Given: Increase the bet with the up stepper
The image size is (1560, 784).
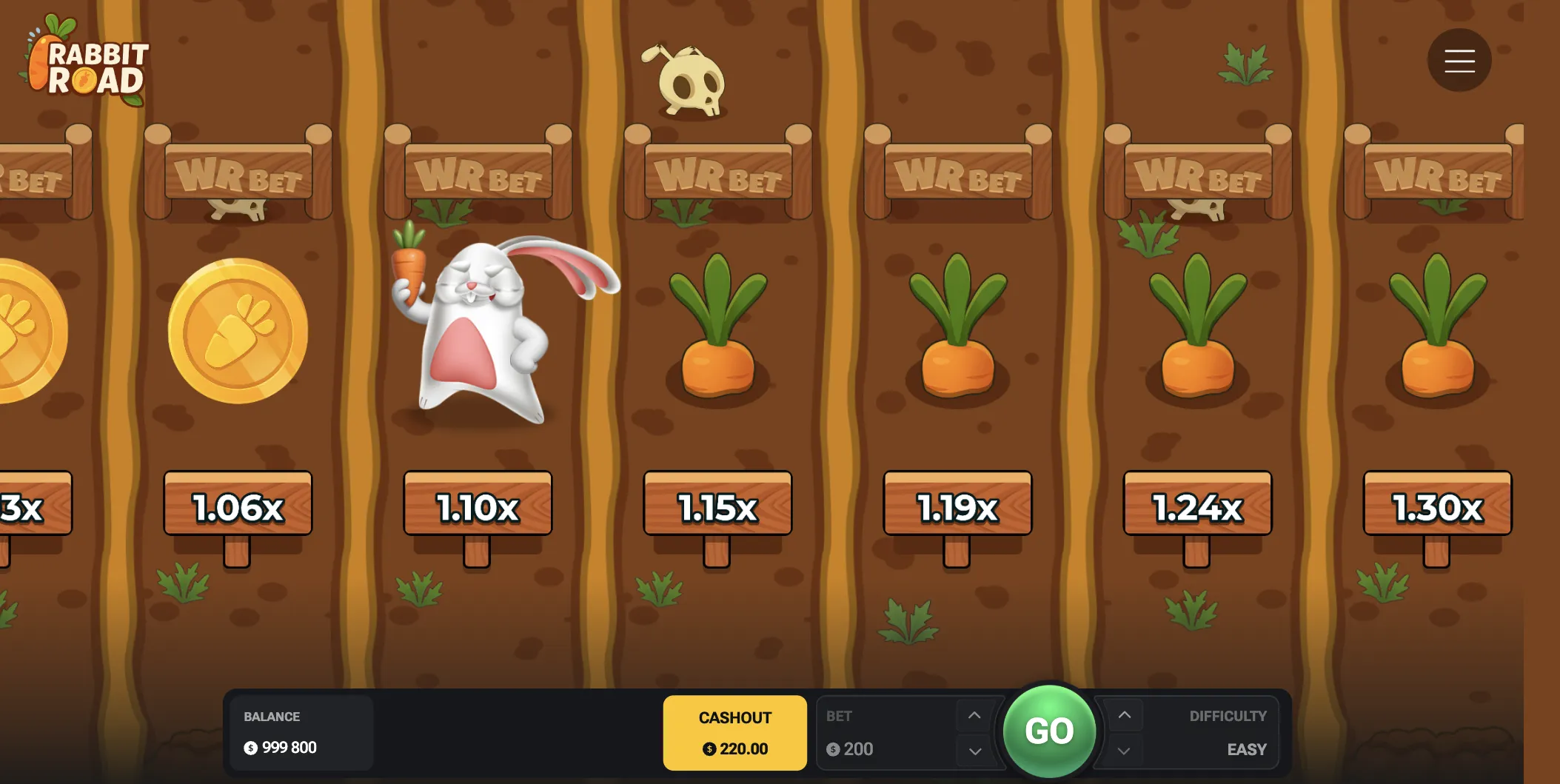Looking at the screenshot, I should click(x=974, y=714).
